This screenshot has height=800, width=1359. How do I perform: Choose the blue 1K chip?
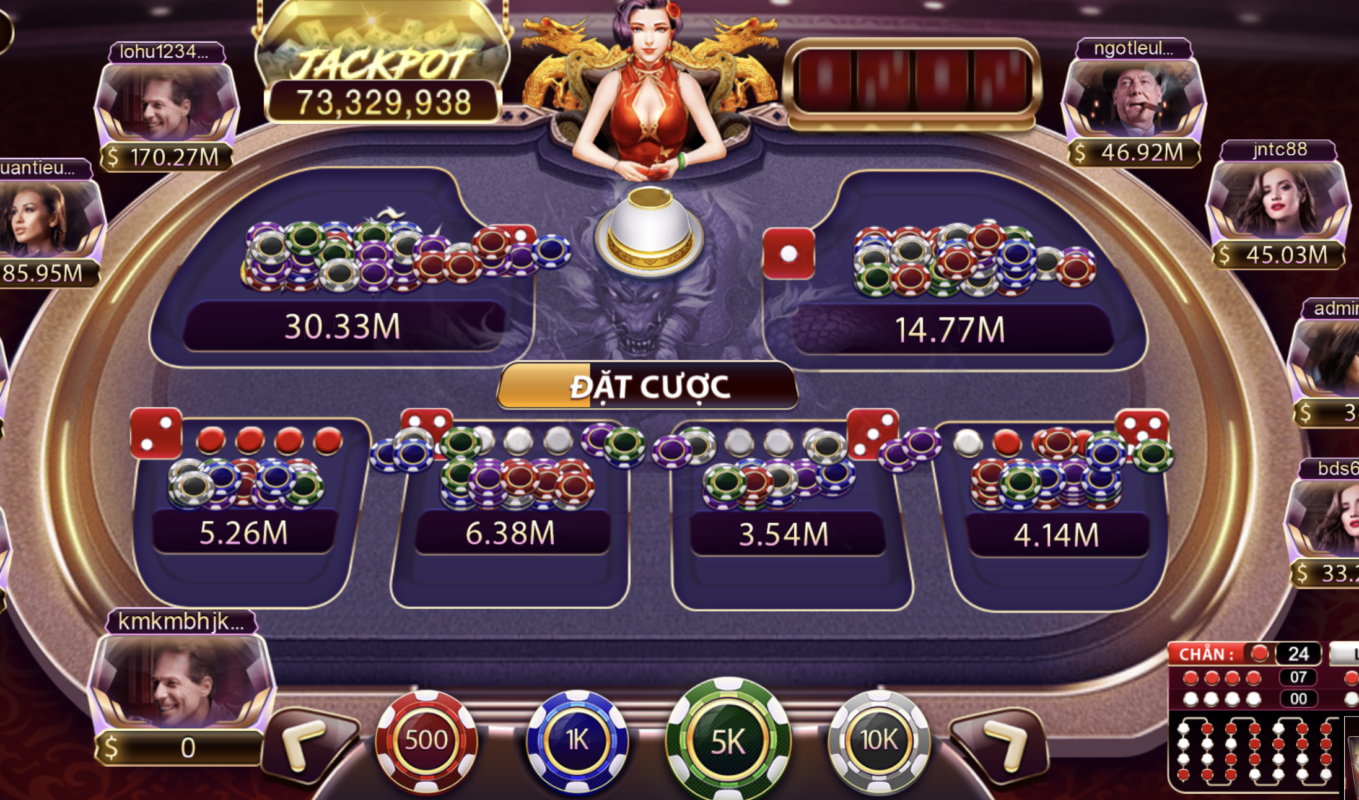click(577, 742)
